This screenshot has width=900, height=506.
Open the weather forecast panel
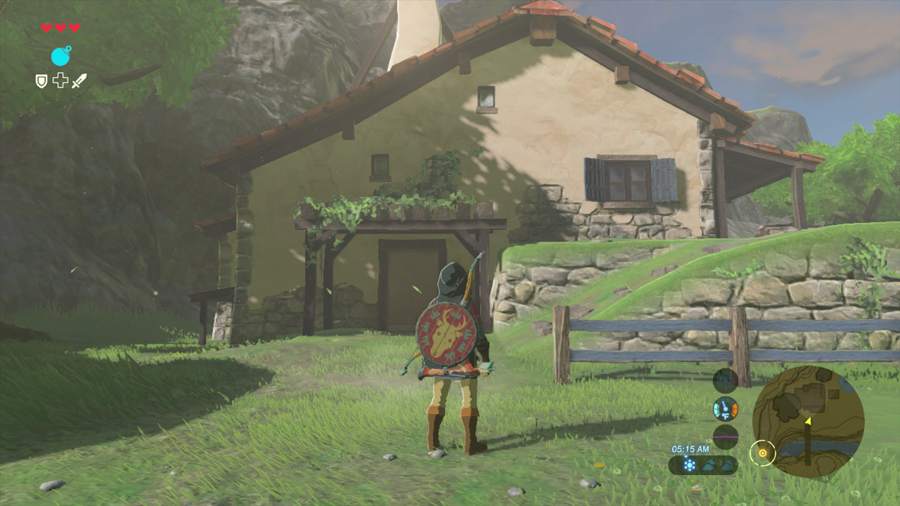point(703,465)
